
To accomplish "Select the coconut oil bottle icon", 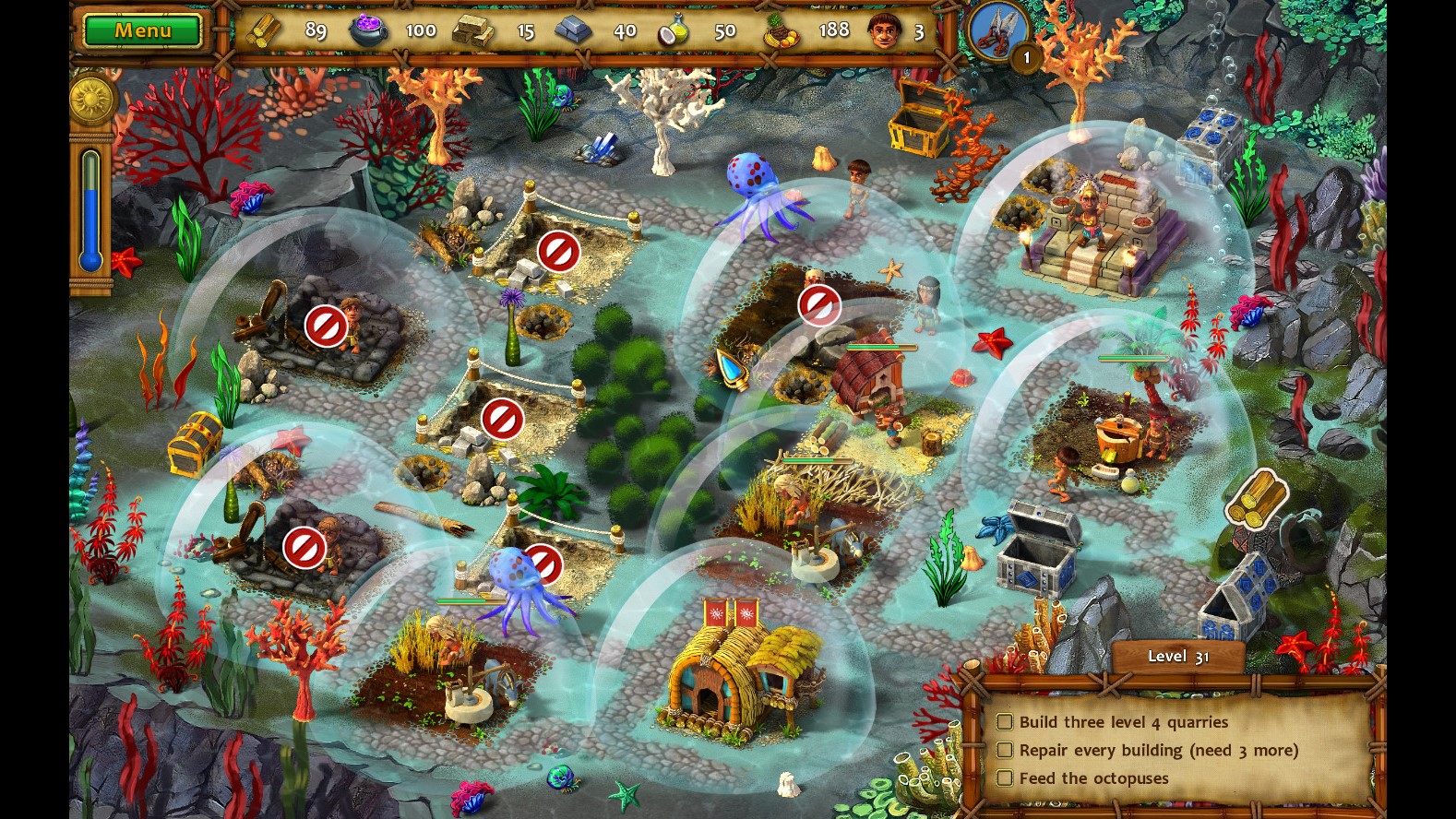I will 674,30.
